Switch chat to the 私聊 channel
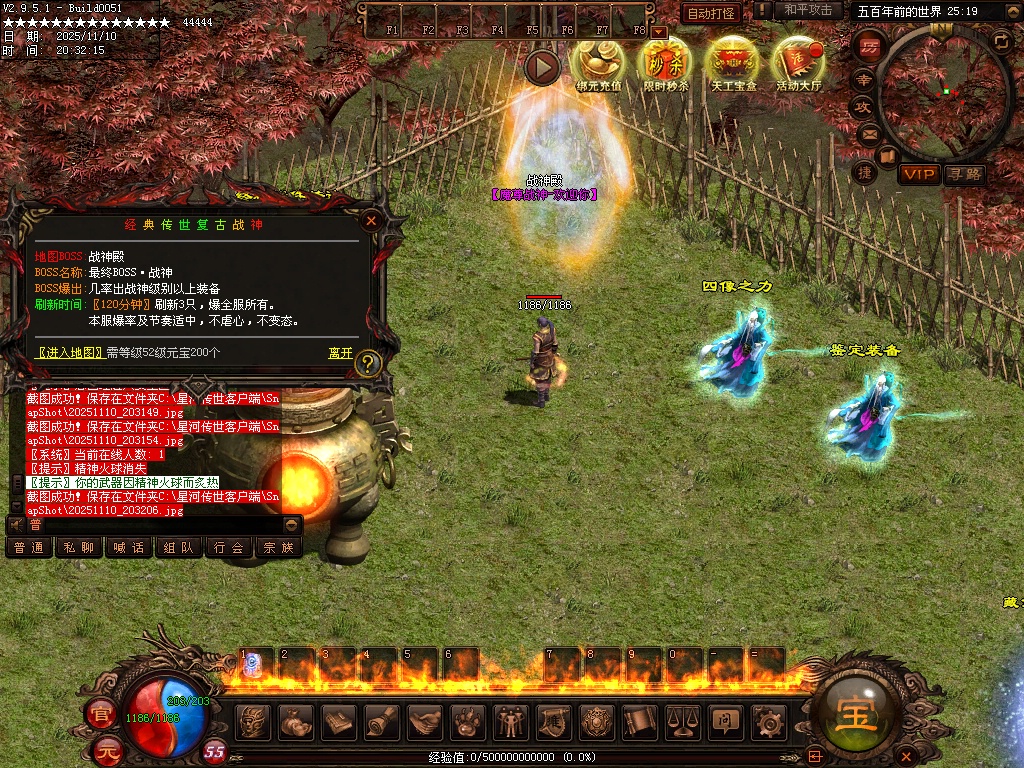1024x768 pixels. coord(79,548)
